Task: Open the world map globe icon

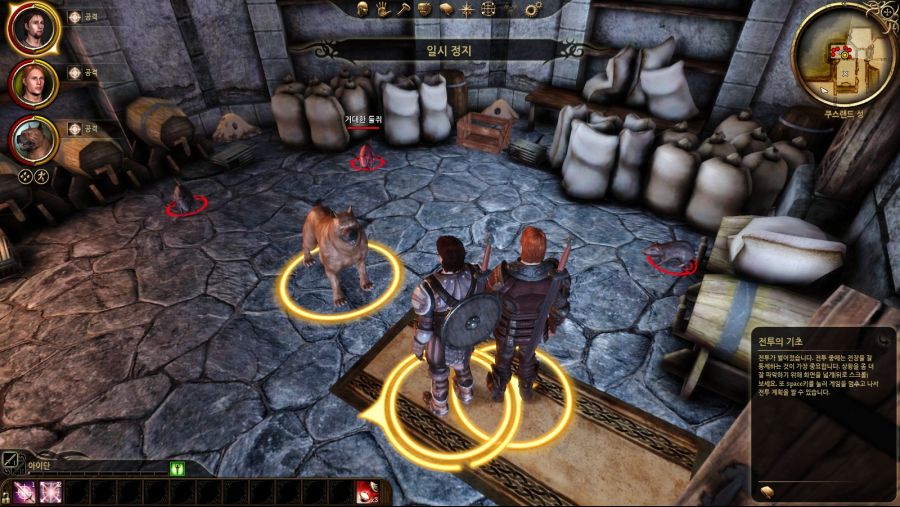Action: [488, 9]
